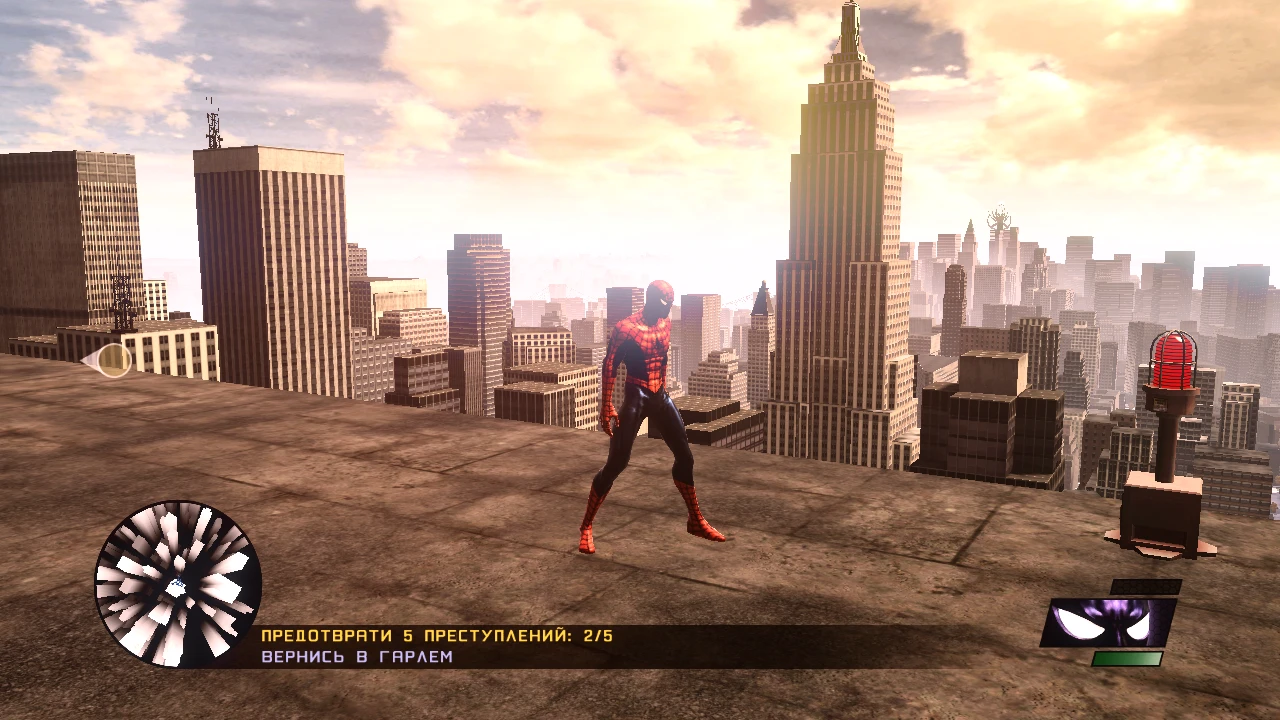Image resolution: width=1280 pixels, height=720 pixels.
Task: Expand the ВЕРНИСЬ В ГАРЛЕМ objective line
Action: 355,657
